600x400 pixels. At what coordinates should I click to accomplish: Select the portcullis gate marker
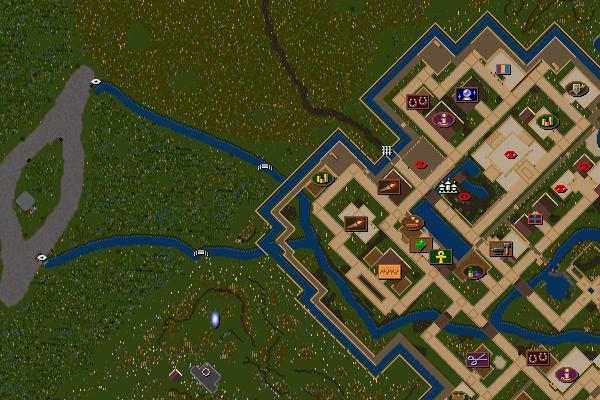click(386, 151)
